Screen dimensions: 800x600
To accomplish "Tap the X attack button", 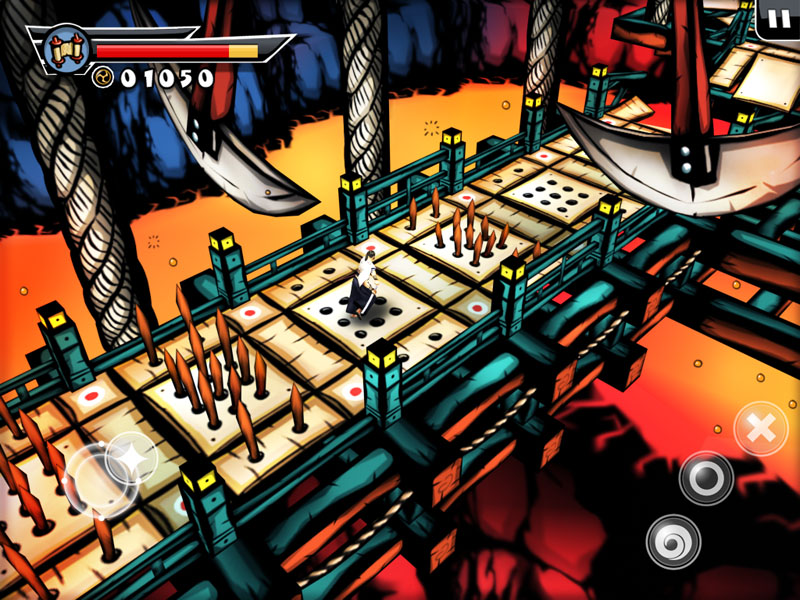I will coord(761,429).
